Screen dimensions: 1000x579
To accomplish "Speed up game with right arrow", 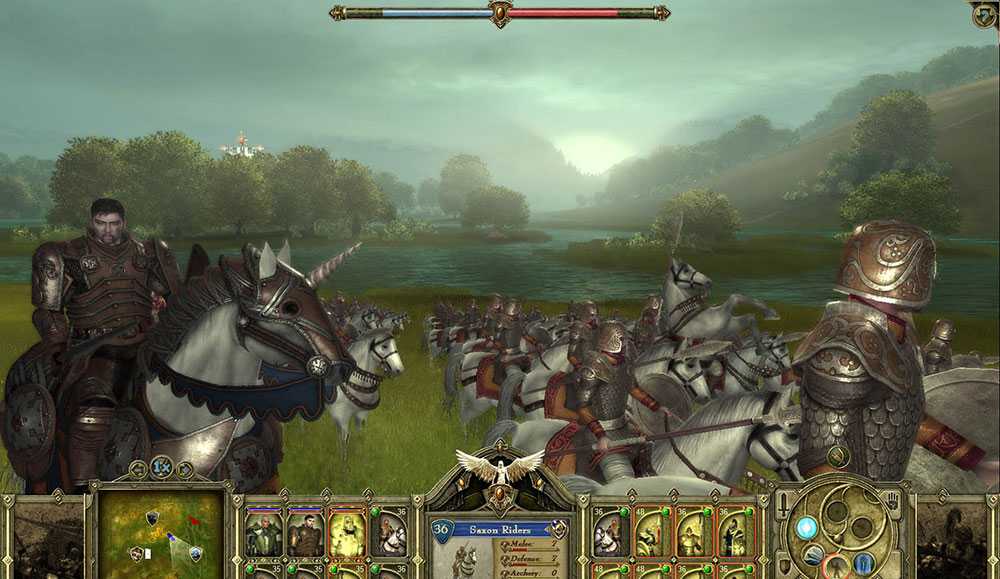I will [x=184, y=468].
